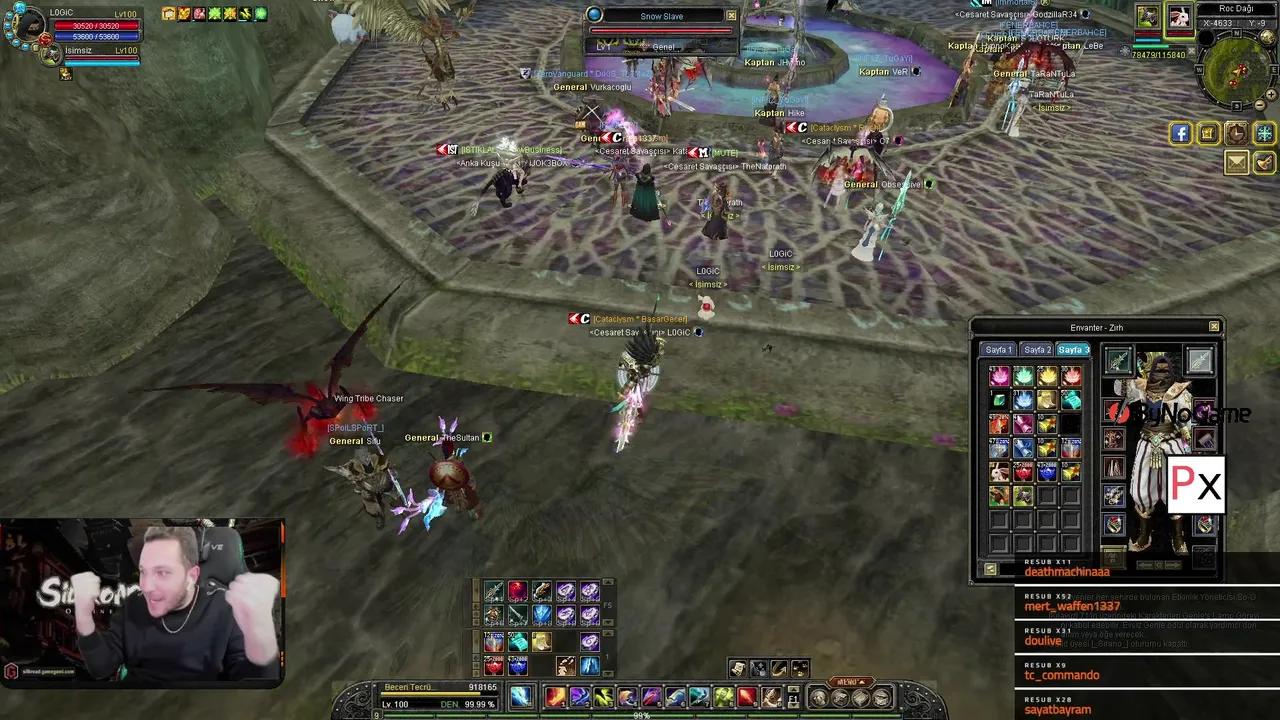Open the Facebook icon below the minimap
The width and height of the screenshot is (1280, 720).
click(x=1180, y=133)
